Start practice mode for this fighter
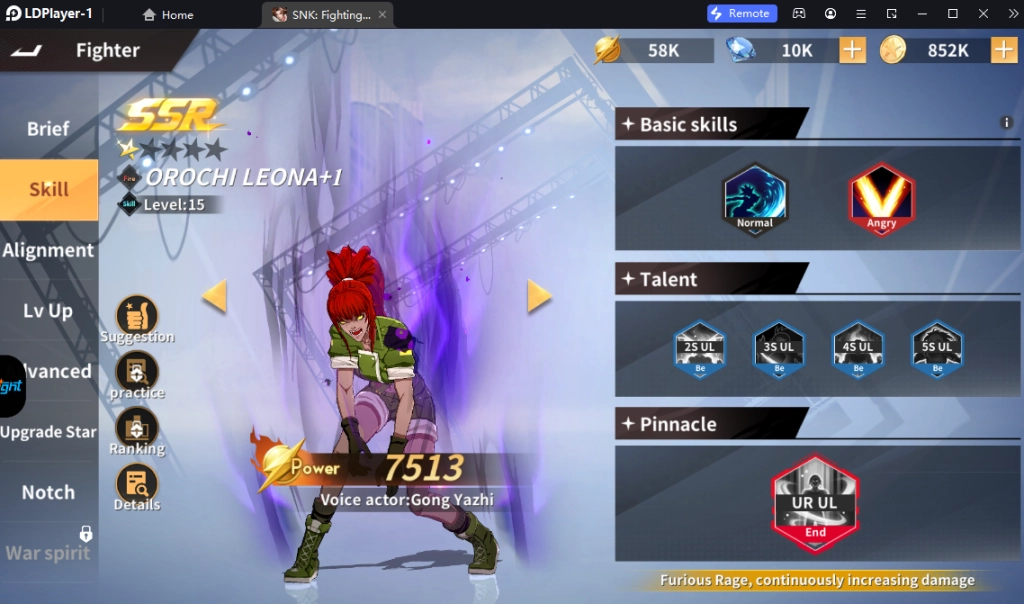 137,372
